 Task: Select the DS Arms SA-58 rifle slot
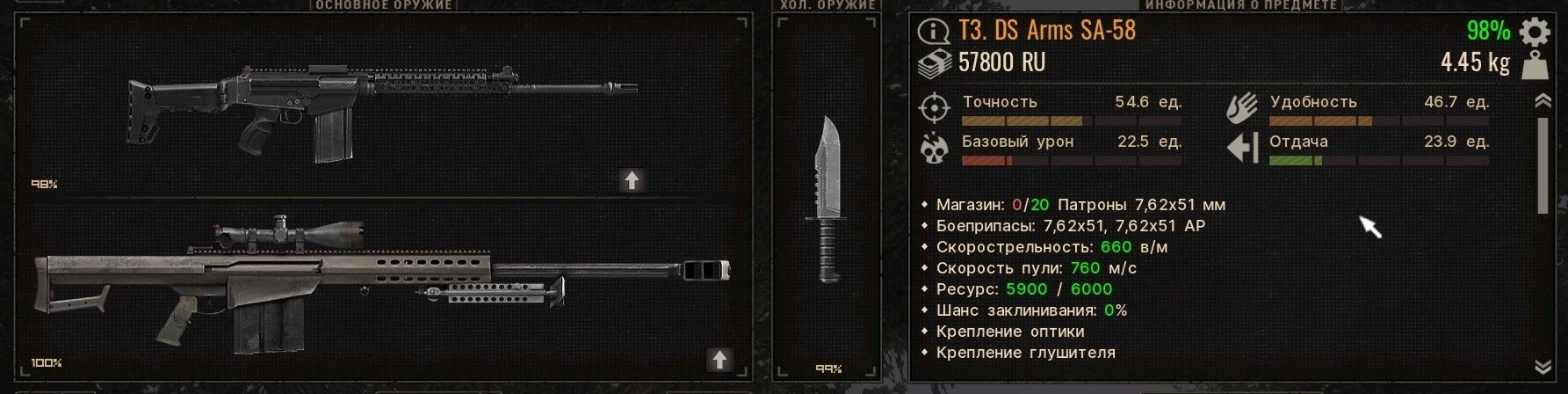pos(383,110)
